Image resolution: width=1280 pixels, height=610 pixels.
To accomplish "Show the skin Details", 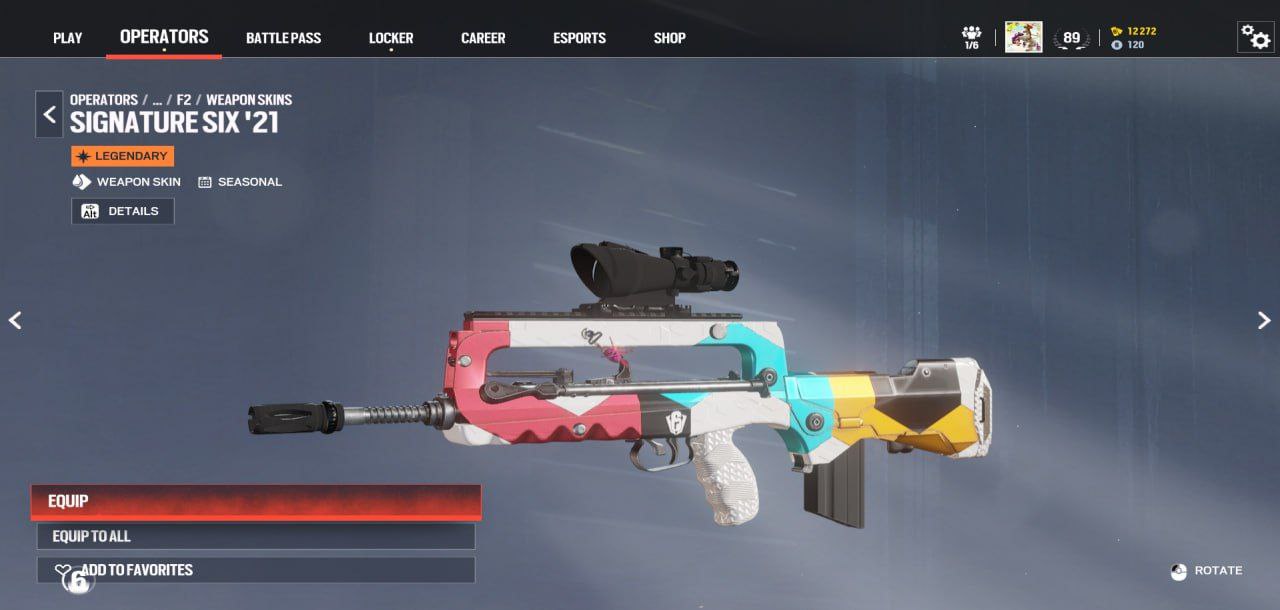I will tap(123, 211).
